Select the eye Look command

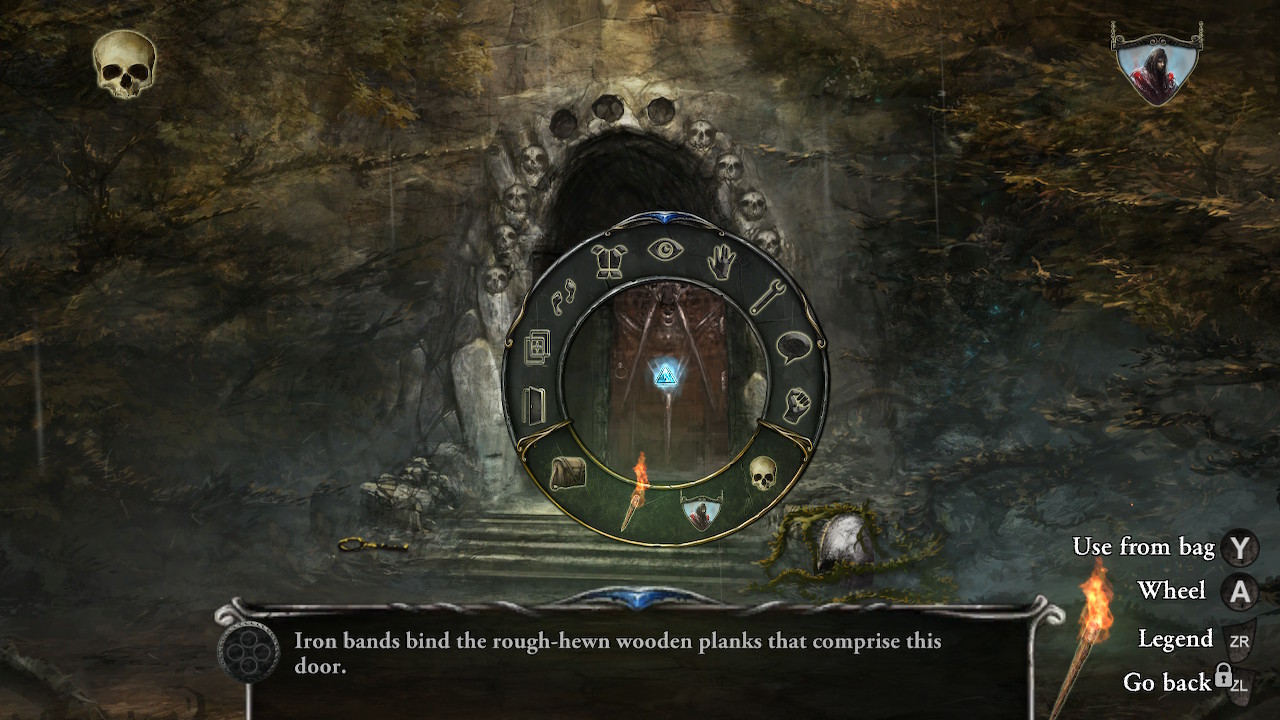pos(665,249)
